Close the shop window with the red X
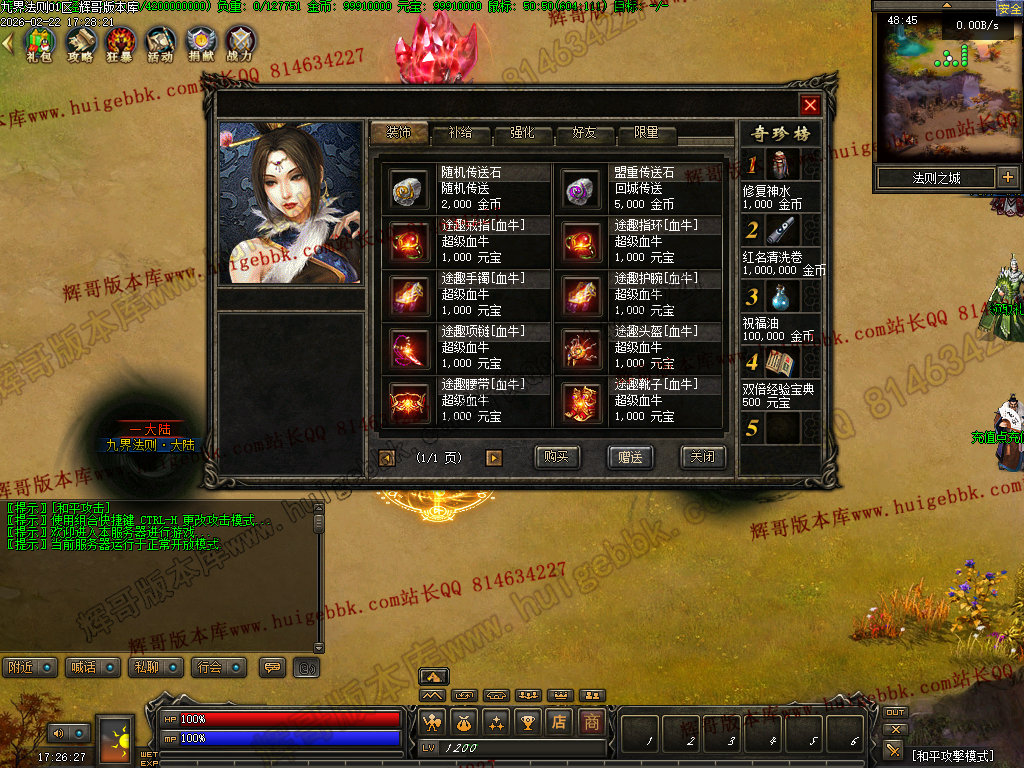 coord(810,105)
